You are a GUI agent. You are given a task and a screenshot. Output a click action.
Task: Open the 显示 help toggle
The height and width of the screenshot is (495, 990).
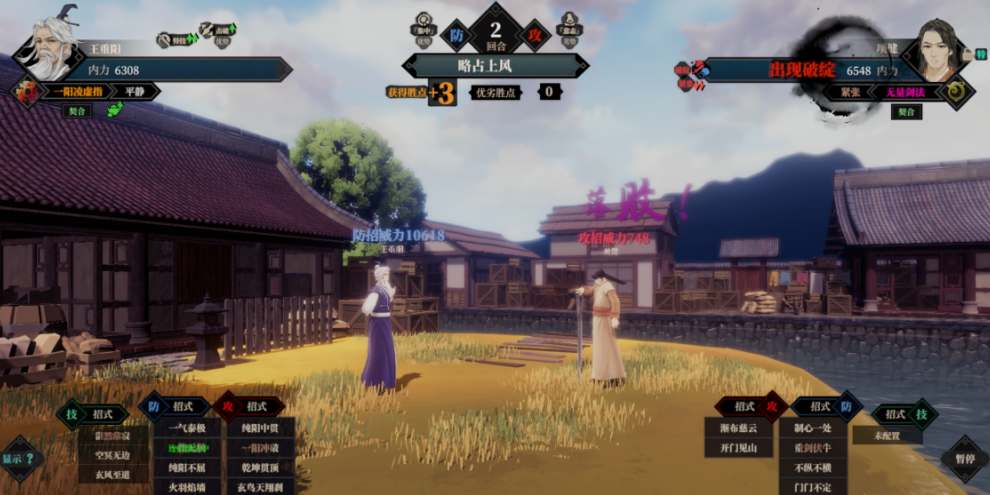(x=22, y=459)
